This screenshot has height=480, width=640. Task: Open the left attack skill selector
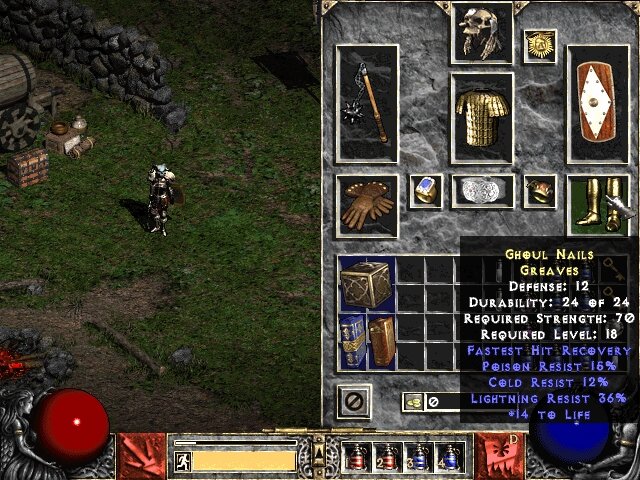(141, 455)
